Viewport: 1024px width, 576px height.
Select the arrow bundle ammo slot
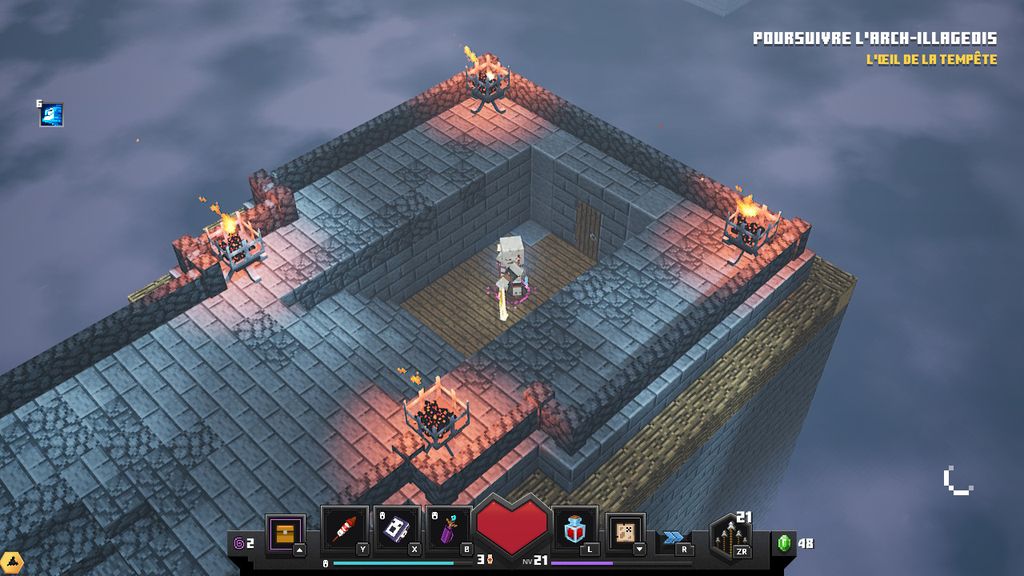pyautogui.click(x=730, y=537)
